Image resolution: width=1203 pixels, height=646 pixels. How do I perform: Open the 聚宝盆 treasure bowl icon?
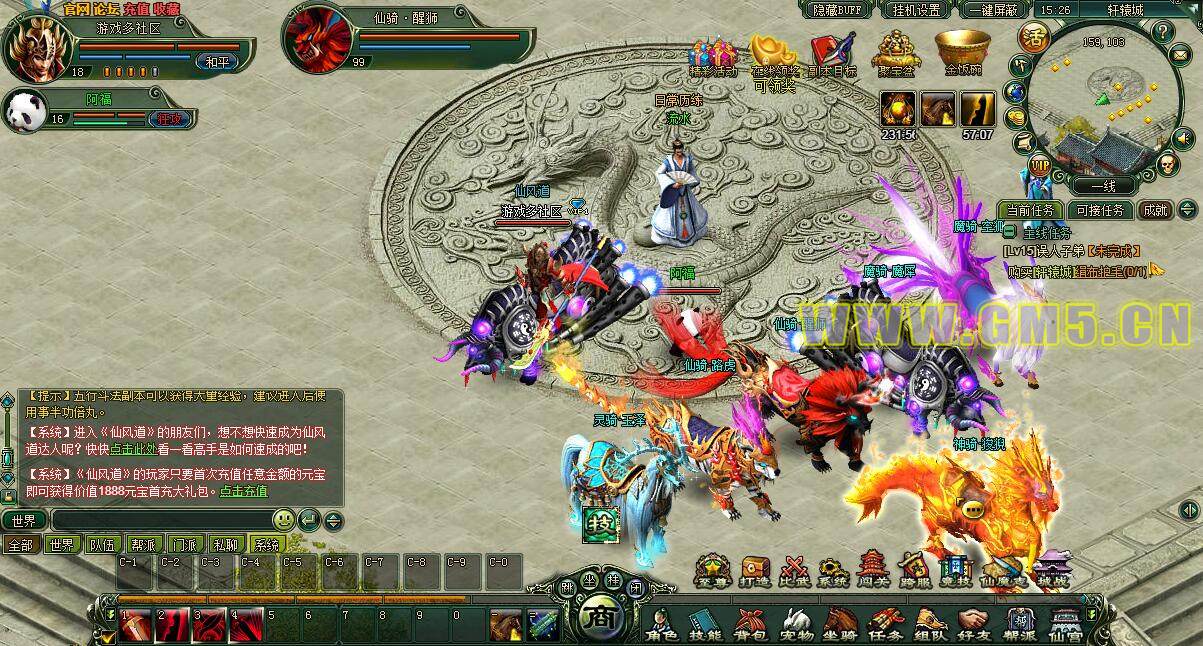(x=896, y=52)
